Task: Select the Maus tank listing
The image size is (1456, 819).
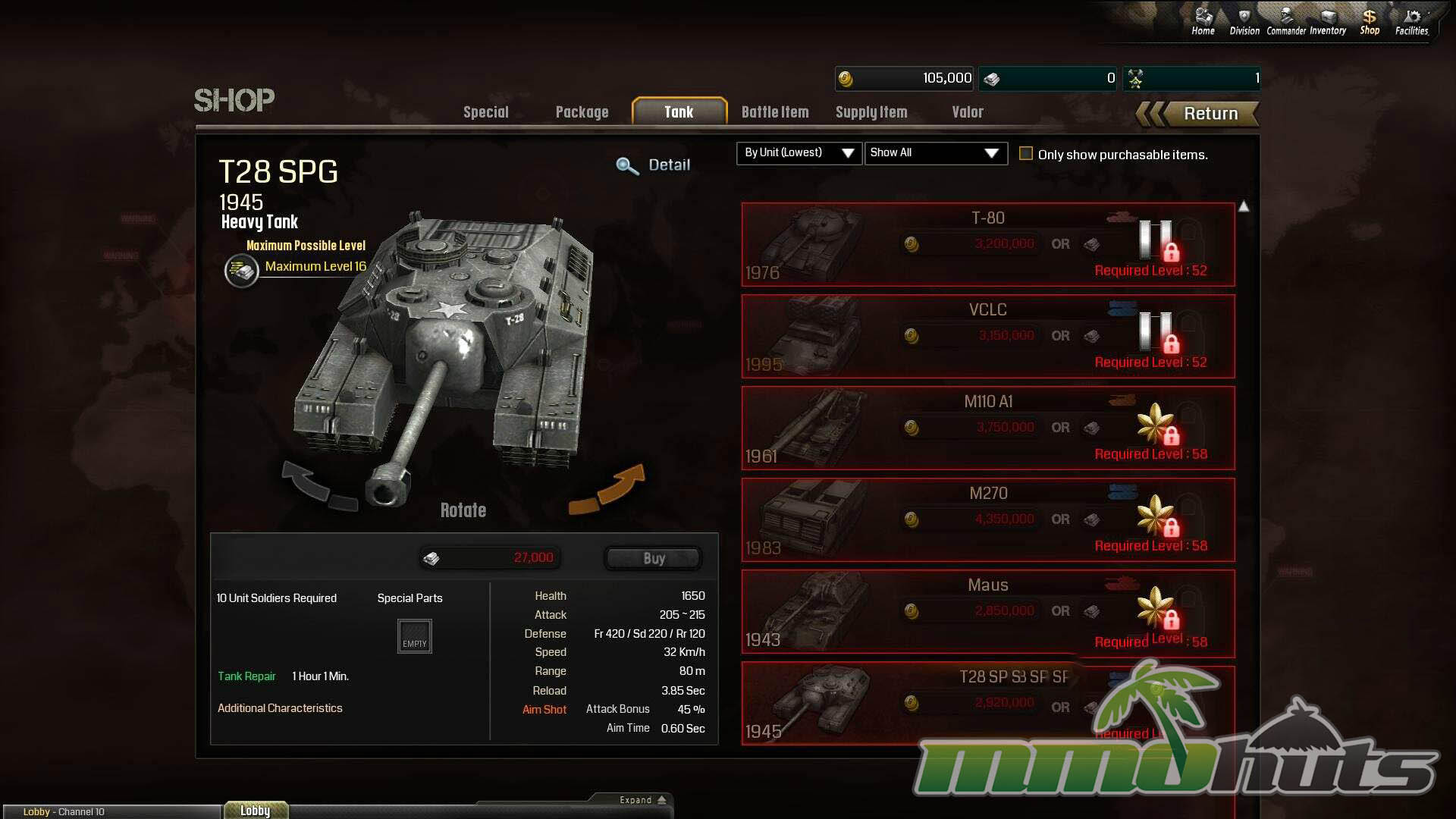Action: click(x=987, y=611)
